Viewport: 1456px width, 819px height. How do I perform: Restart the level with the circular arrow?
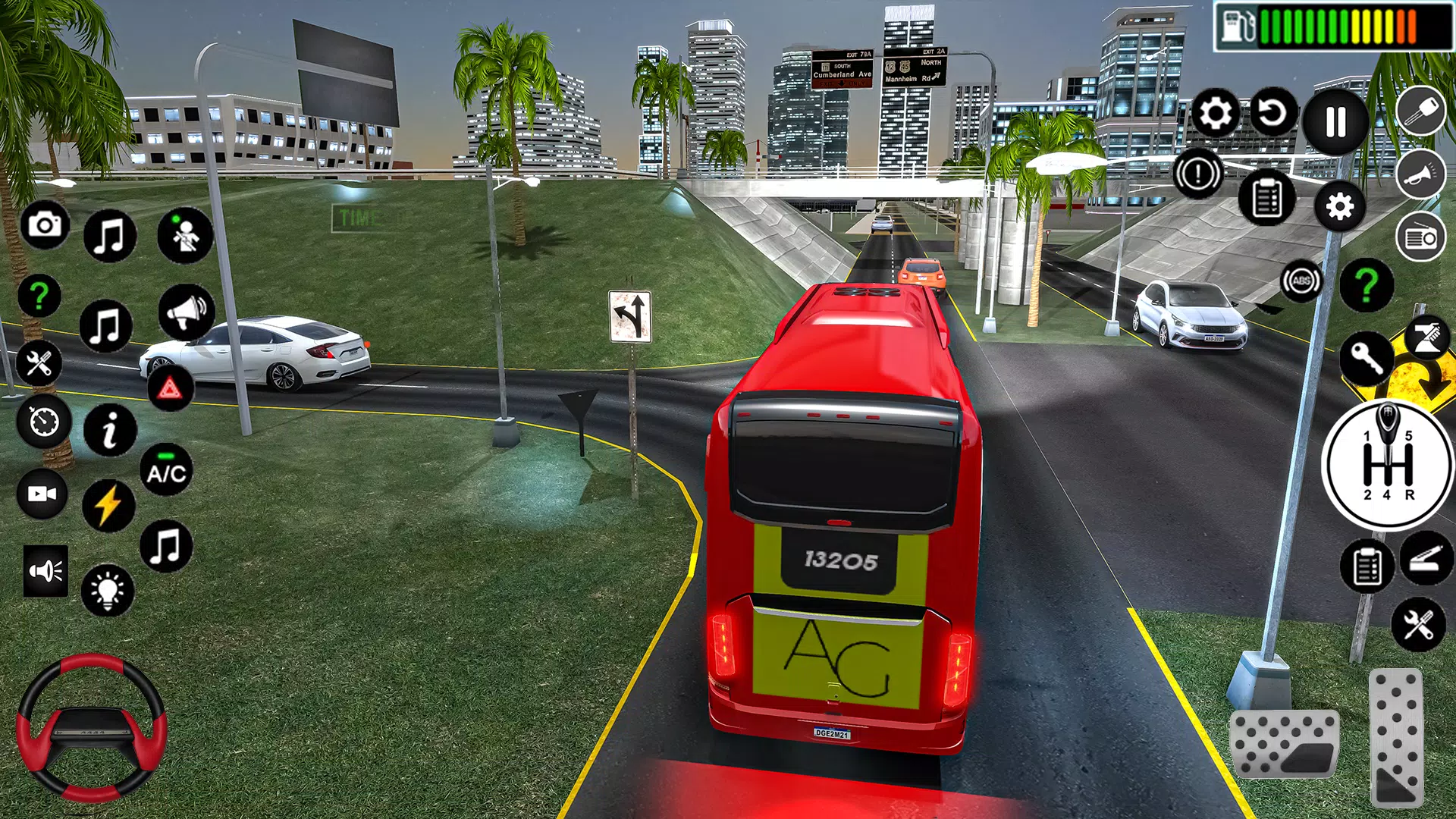pyautogui.click(x=1273, y=114)
